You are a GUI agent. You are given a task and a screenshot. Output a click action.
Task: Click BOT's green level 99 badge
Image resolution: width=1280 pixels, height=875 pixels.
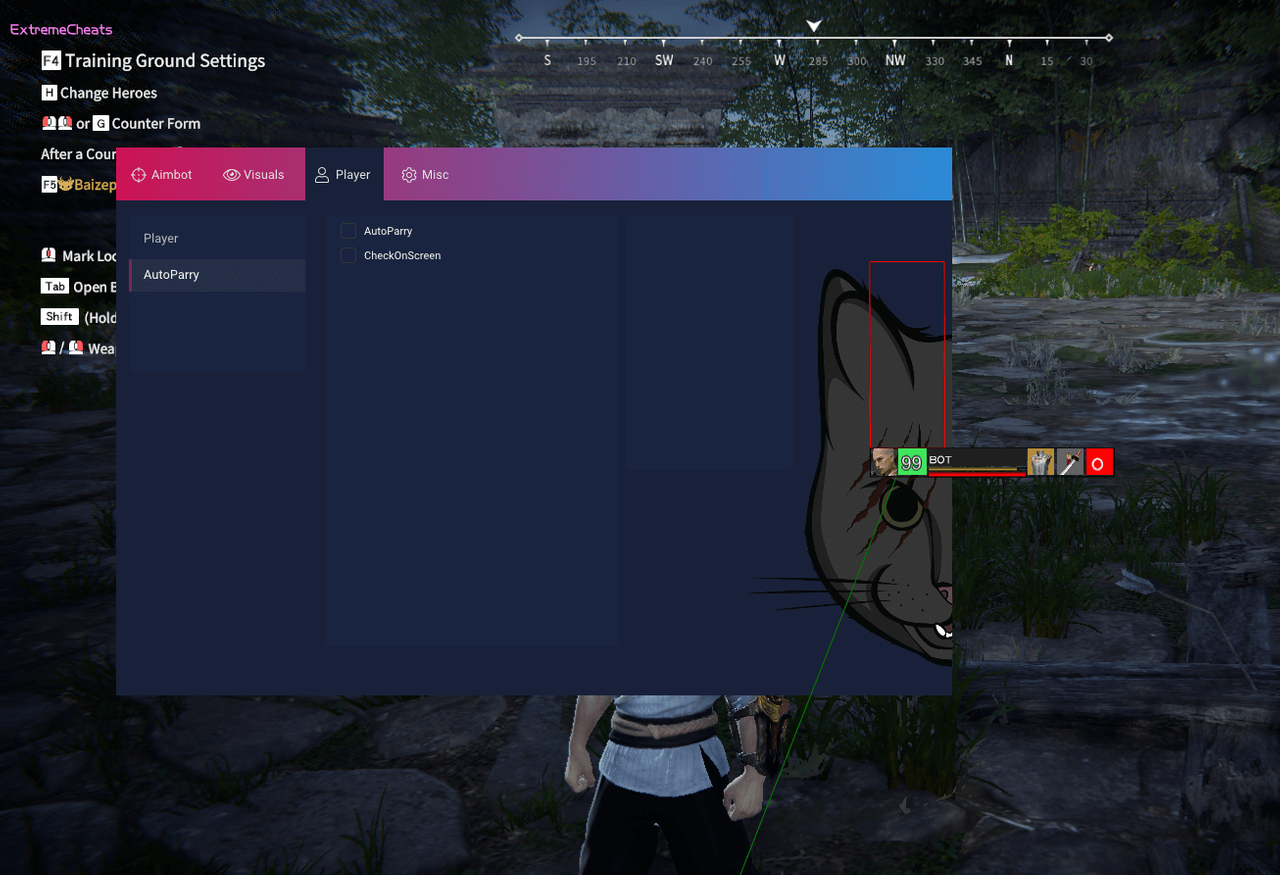click(x=911, y=462)
